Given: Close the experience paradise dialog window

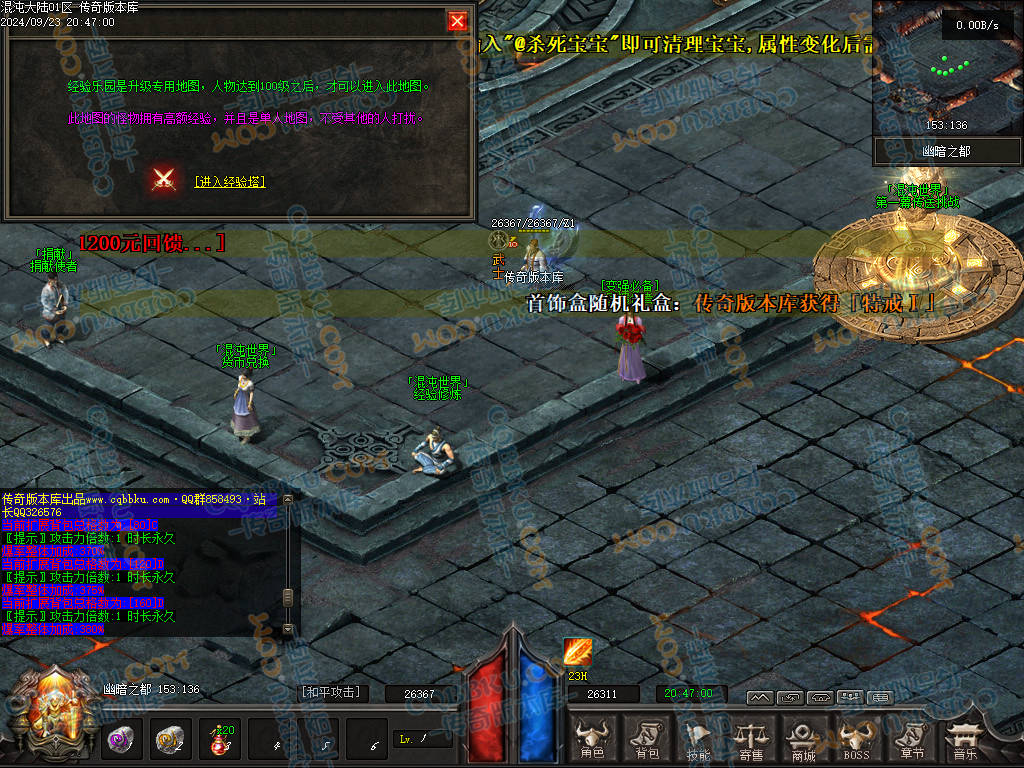Looking at the screenshot, I should pyautogui.click(x=457, y=21).
